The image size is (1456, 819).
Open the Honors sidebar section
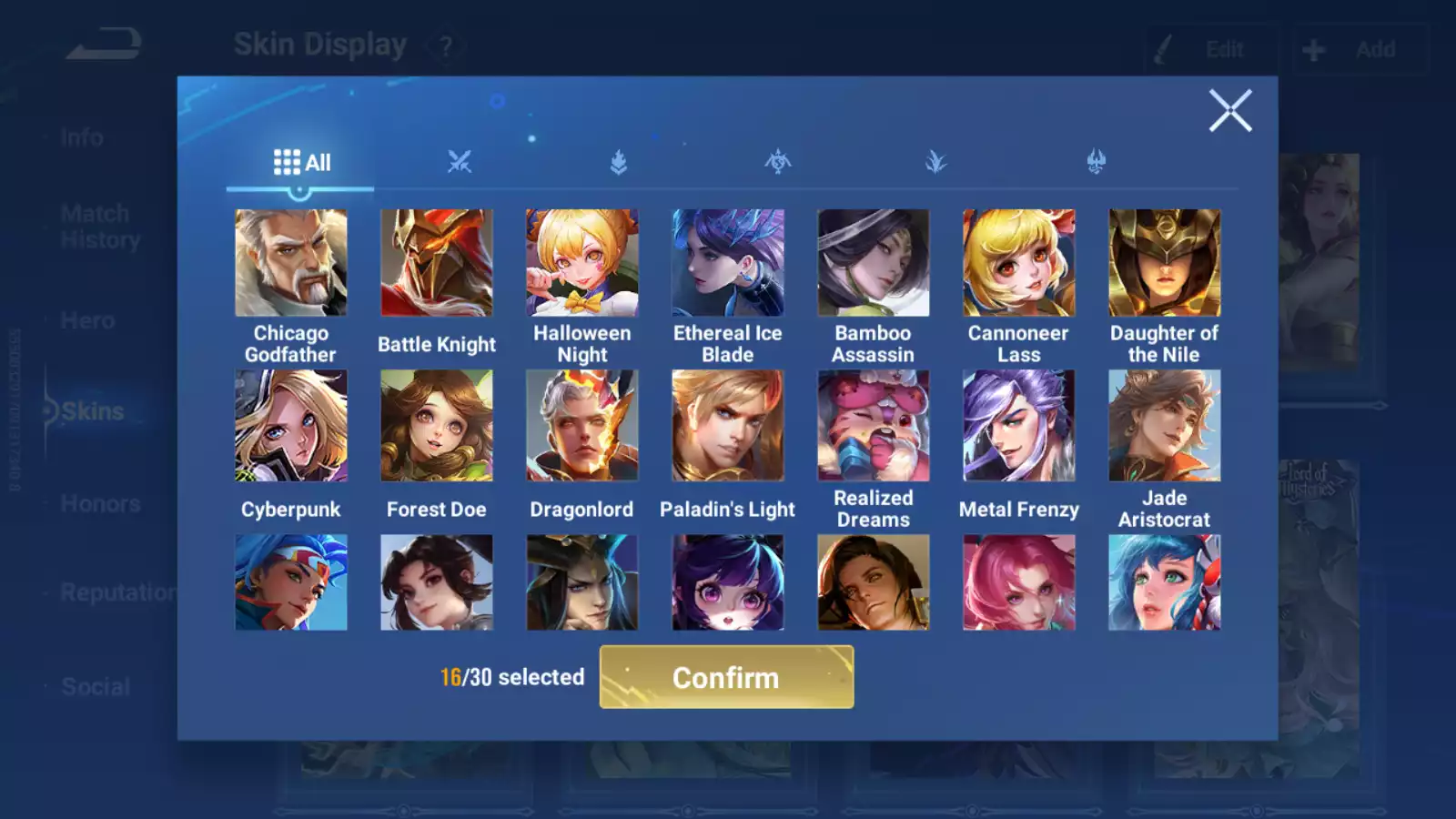pos(100,503)
